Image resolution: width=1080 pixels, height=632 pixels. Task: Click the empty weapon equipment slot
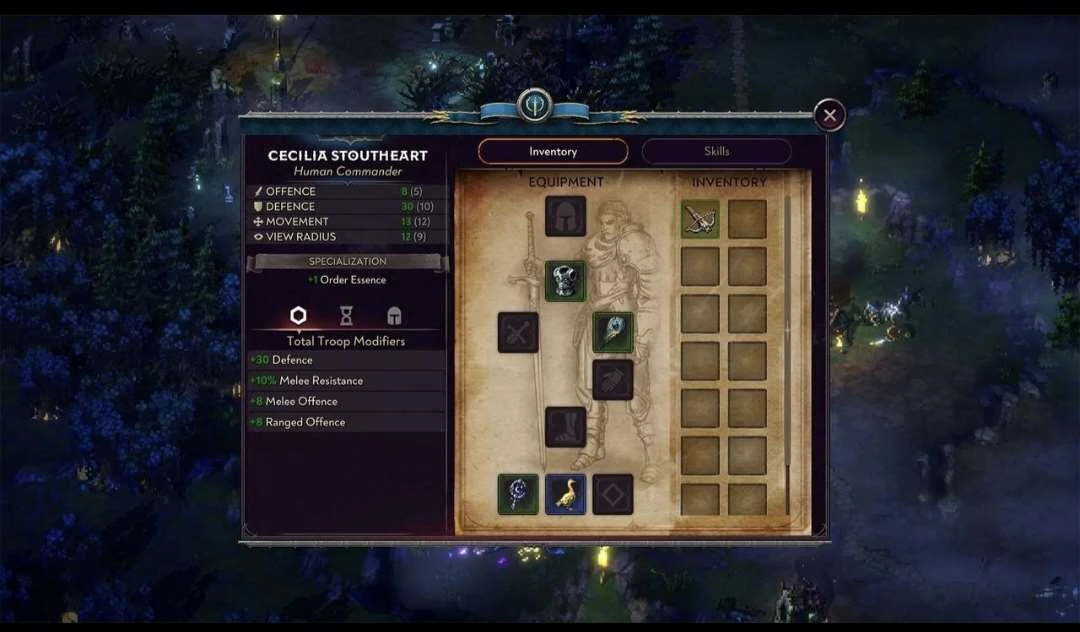coord(518,332)
